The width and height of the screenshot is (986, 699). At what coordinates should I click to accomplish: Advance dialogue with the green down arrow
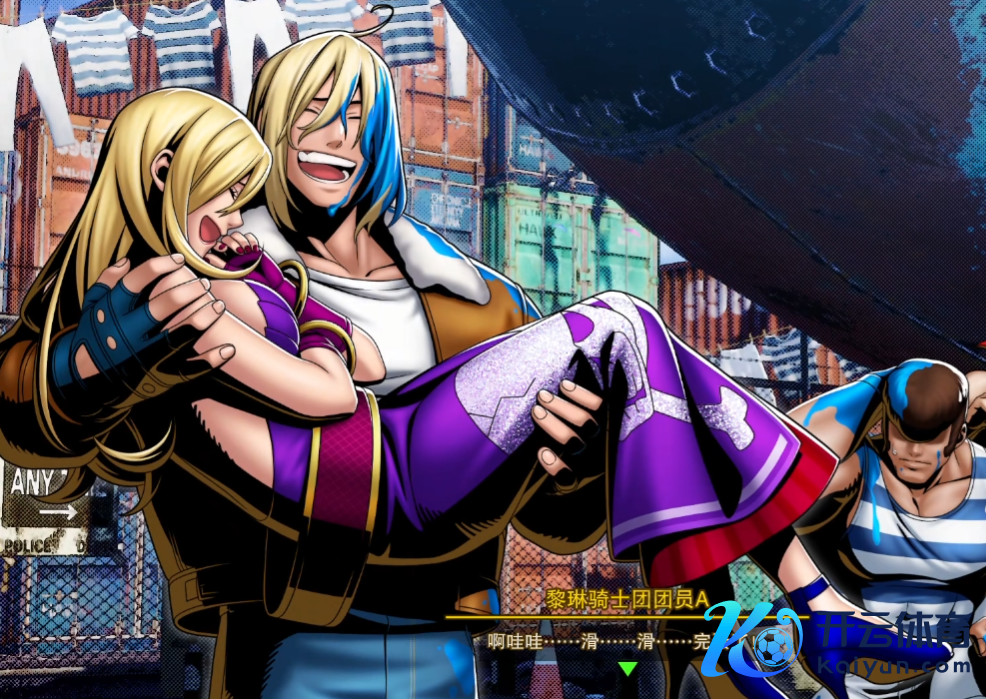627,668
